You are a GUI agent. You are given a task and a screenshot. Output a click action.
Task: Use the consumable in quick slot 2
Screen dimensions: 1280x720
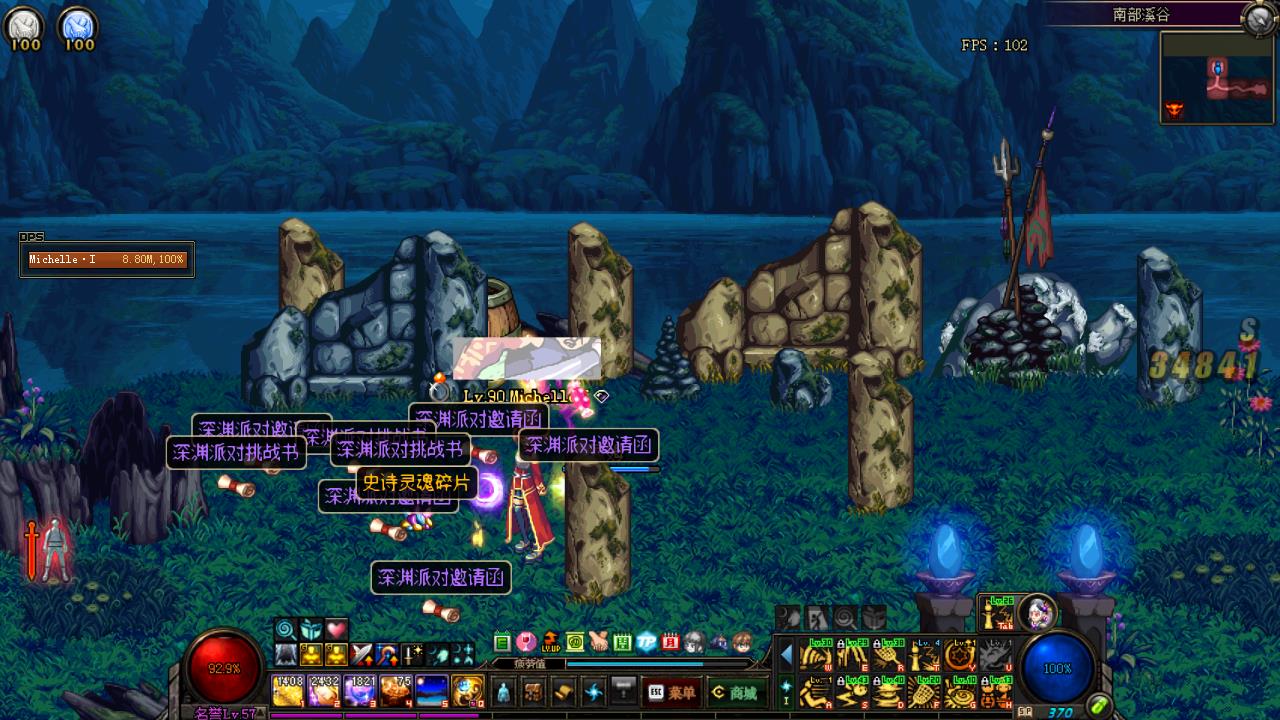click(324, 690)
